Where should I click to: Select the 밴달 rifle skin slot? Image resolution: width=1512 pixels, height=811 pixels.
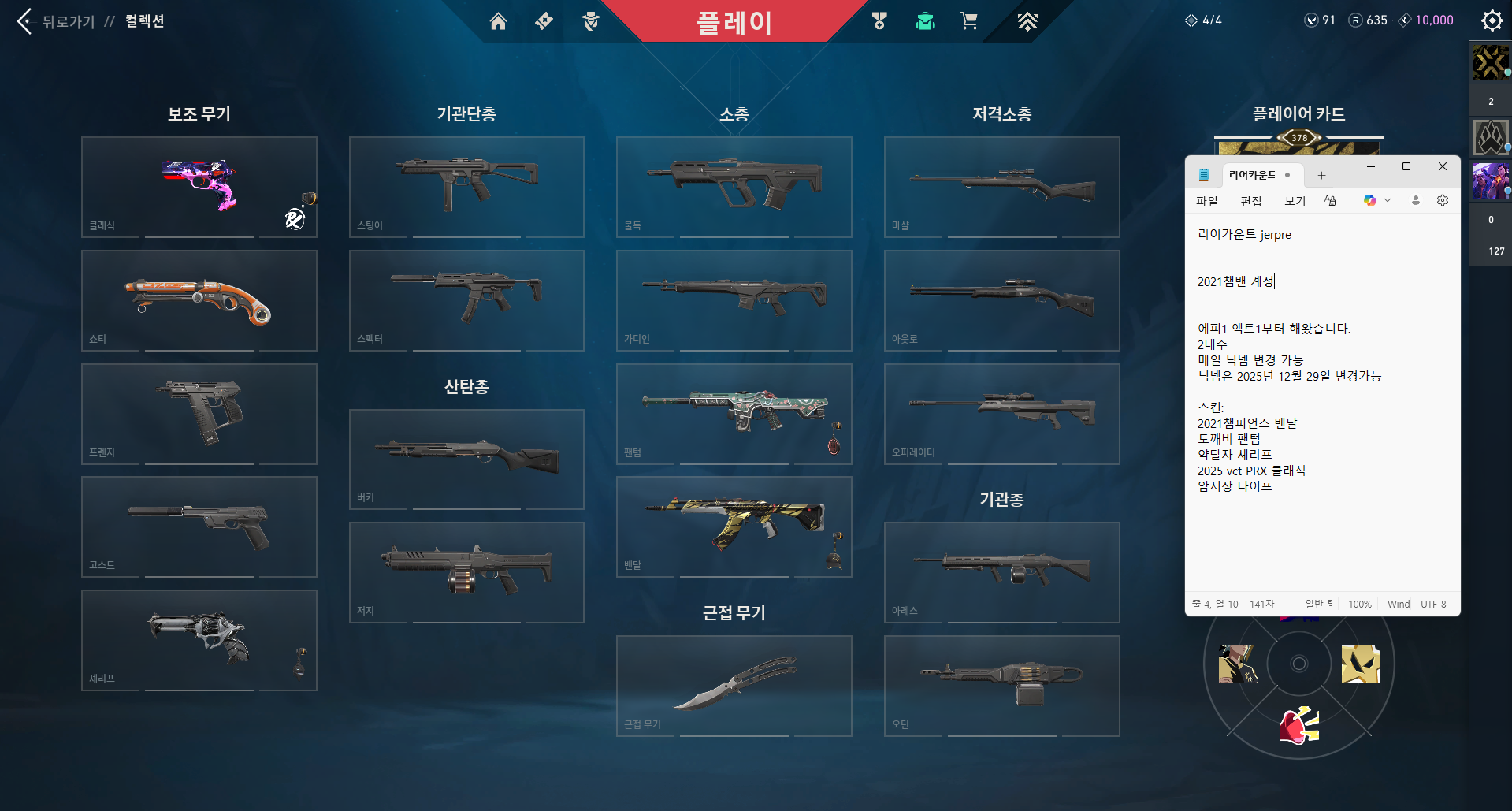pos(734,526)
